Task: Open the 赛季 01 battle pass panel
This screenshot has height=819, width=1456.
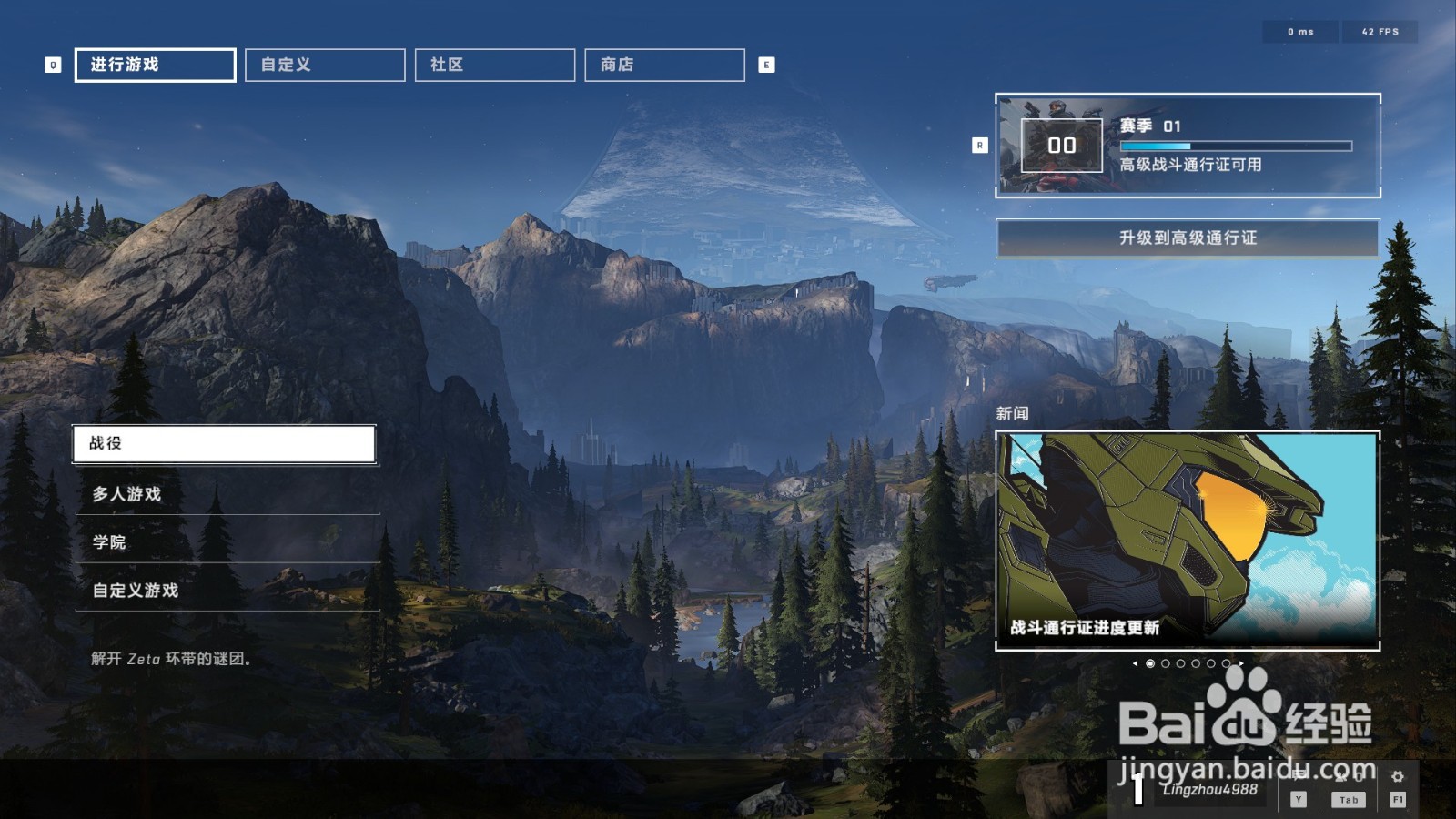Action: point(1188,146)
